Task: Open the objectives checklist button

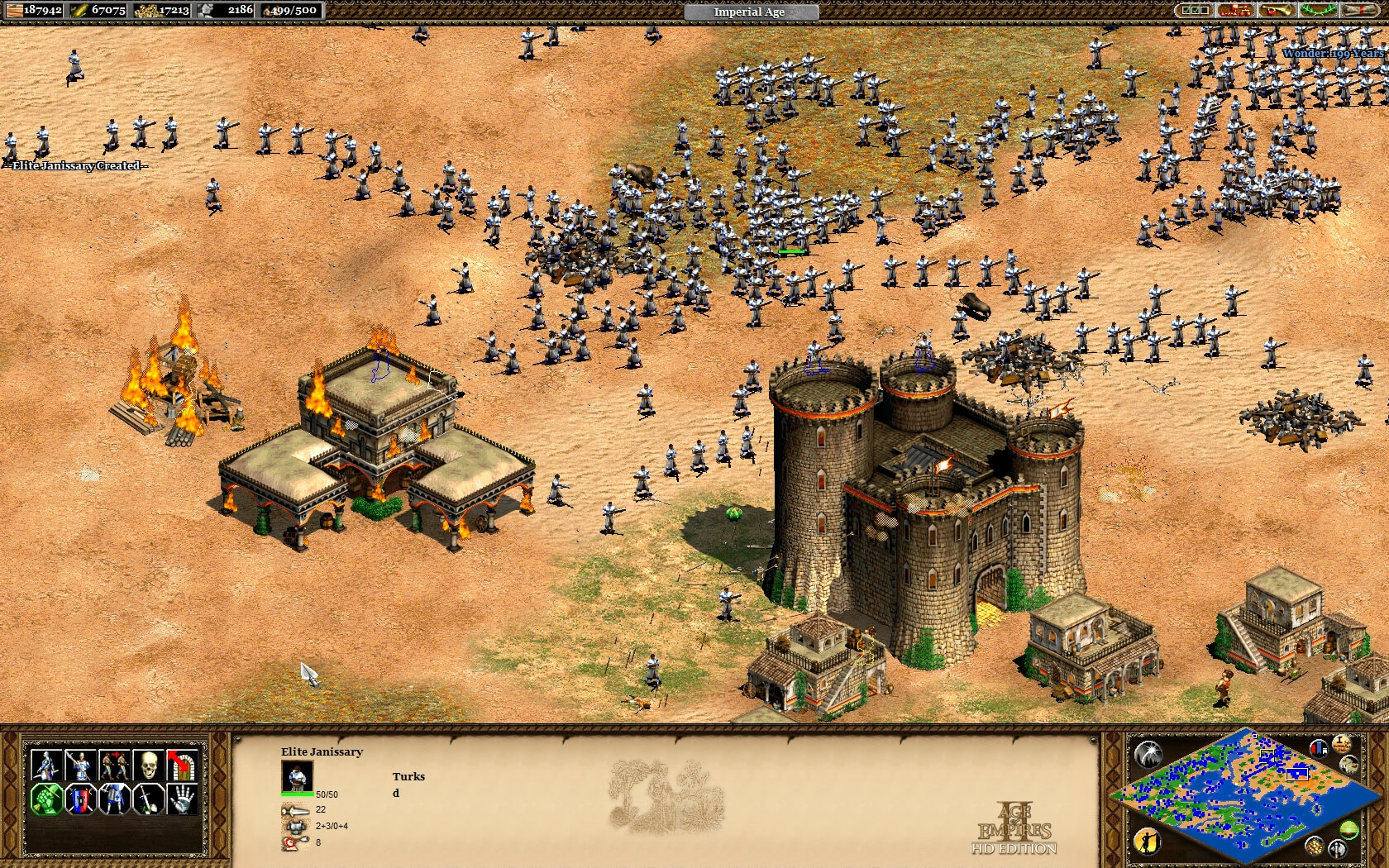Action: [1195, 11]
